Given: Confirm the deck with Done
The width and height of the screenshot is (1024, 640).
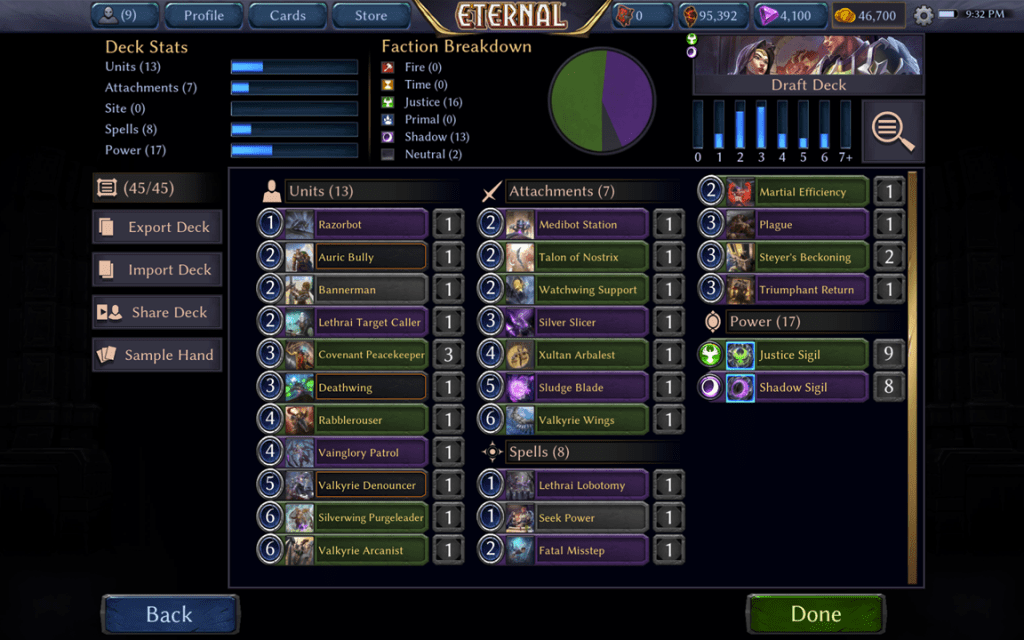Looking at the screenshot, I should pyautogui.click(x=815, y=614).
